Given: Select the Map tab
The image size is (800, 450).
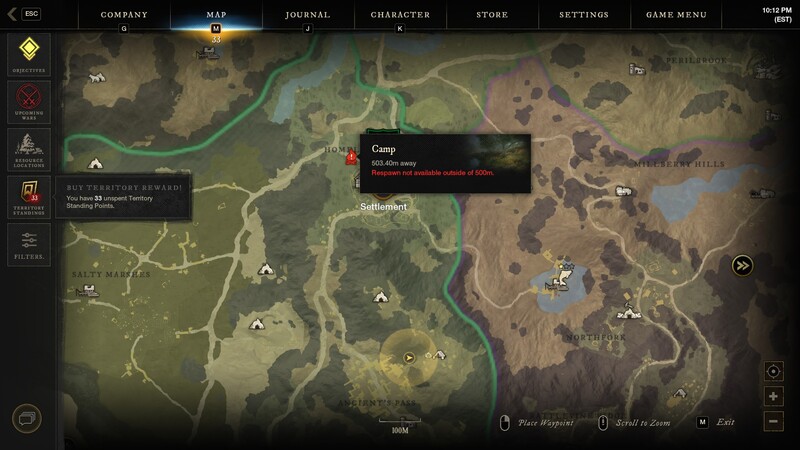Looking at the screenshot, I should pyautogui.click(x=216, y=15).
